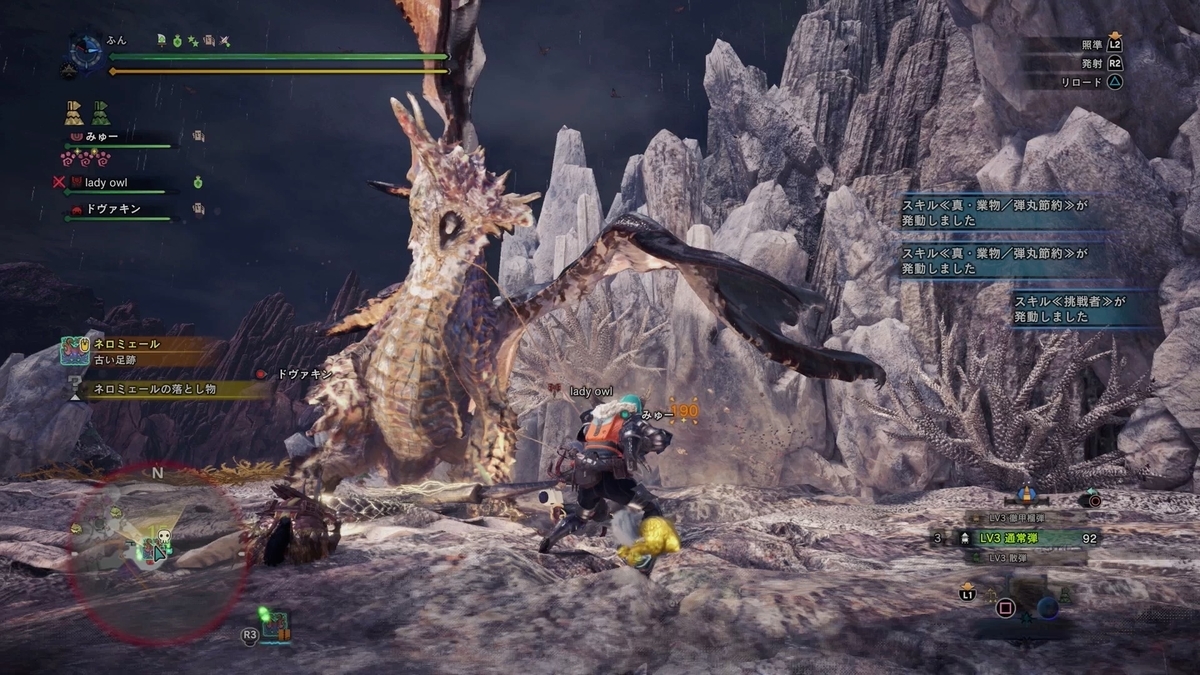Select party member みゅー
Image resolution: width=1200 pixels, height=675 pixels.
point(103,136)
